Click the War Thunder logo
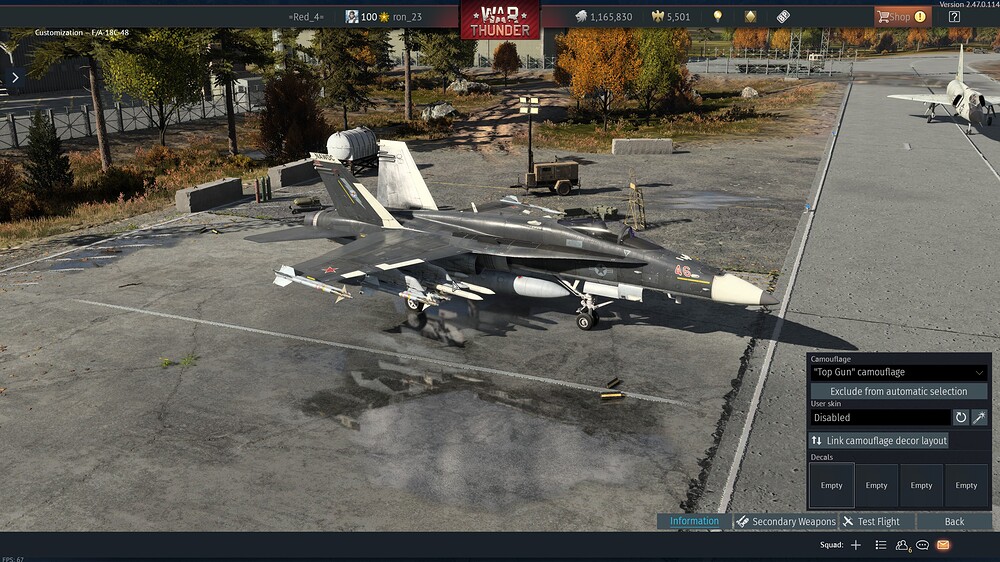1000x562 pixels. (500, 19)
